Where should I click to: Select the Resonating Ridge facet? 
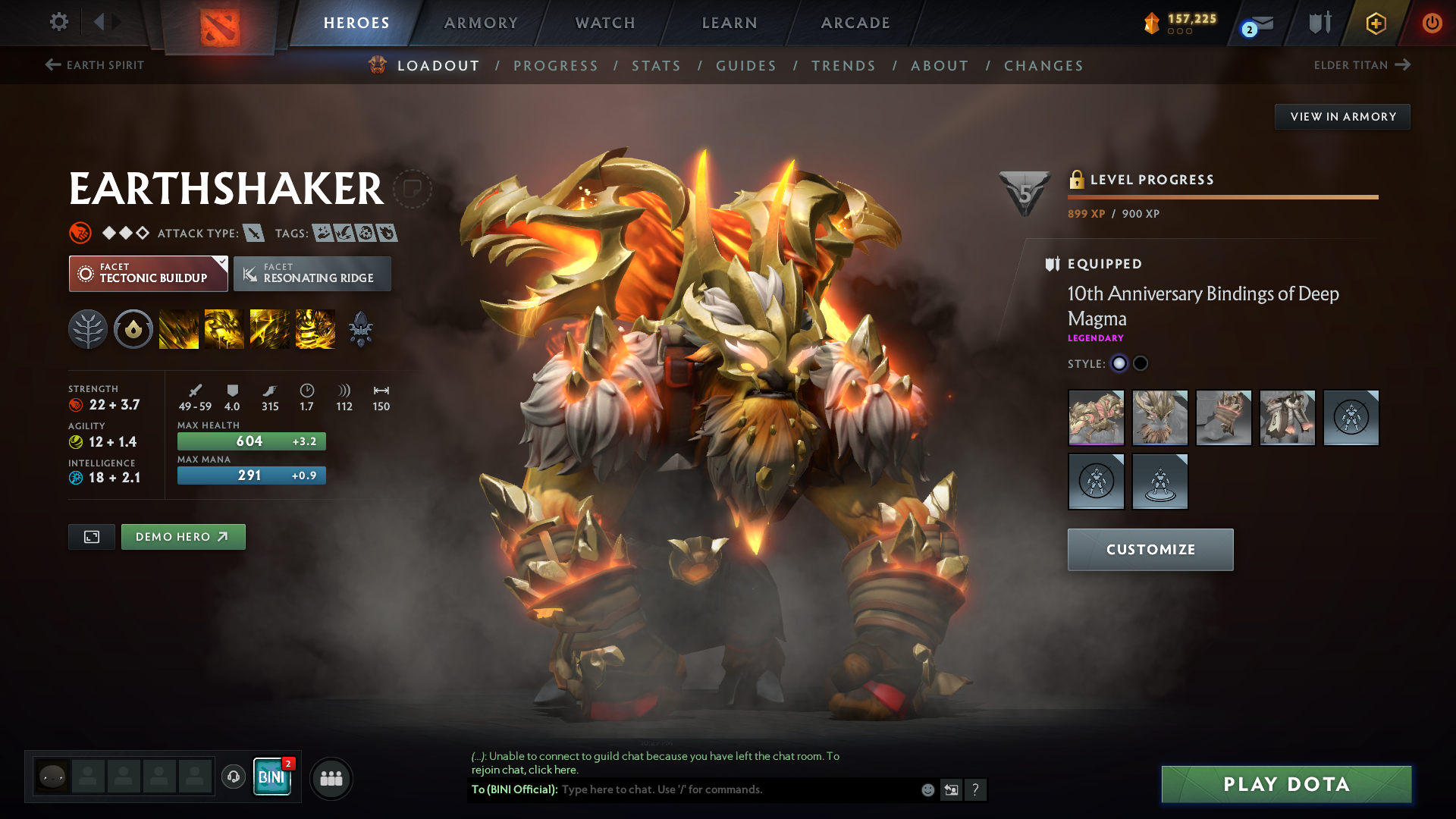[312, 274]
